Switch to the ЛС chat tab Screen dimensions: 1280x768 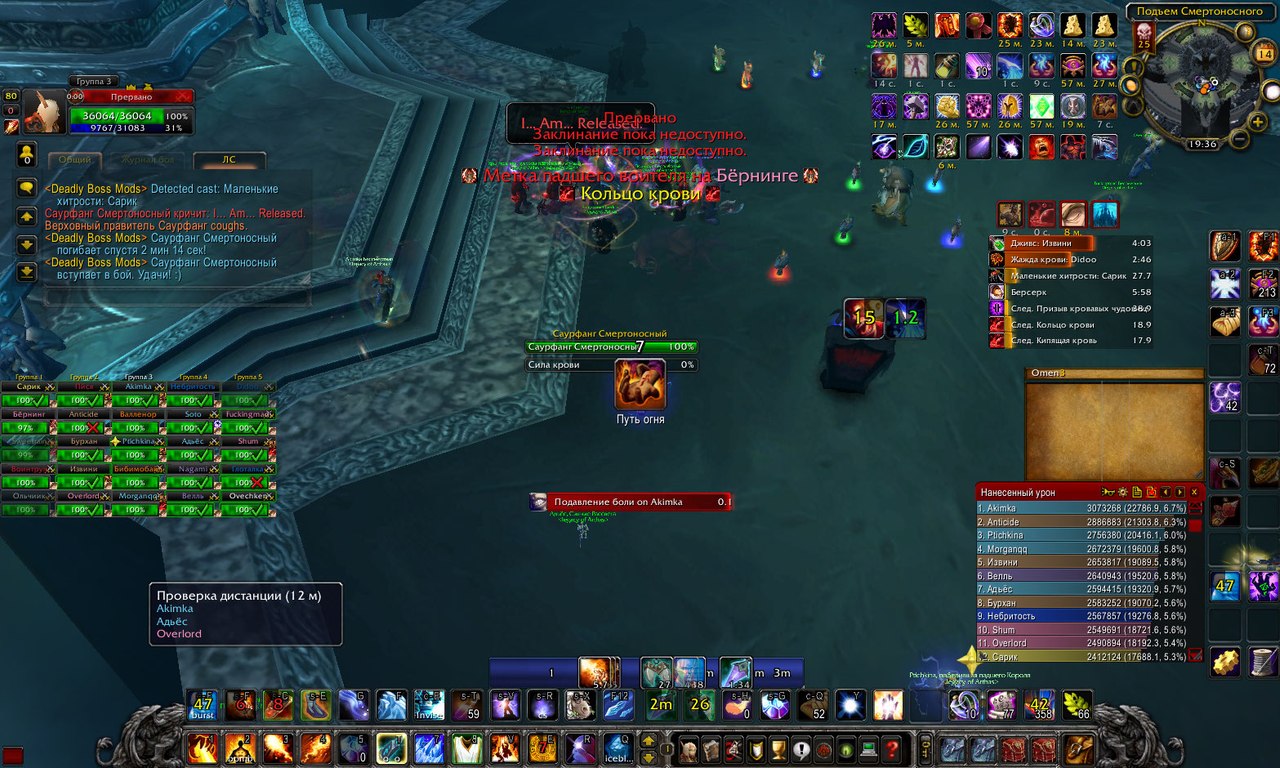(229, 160)
